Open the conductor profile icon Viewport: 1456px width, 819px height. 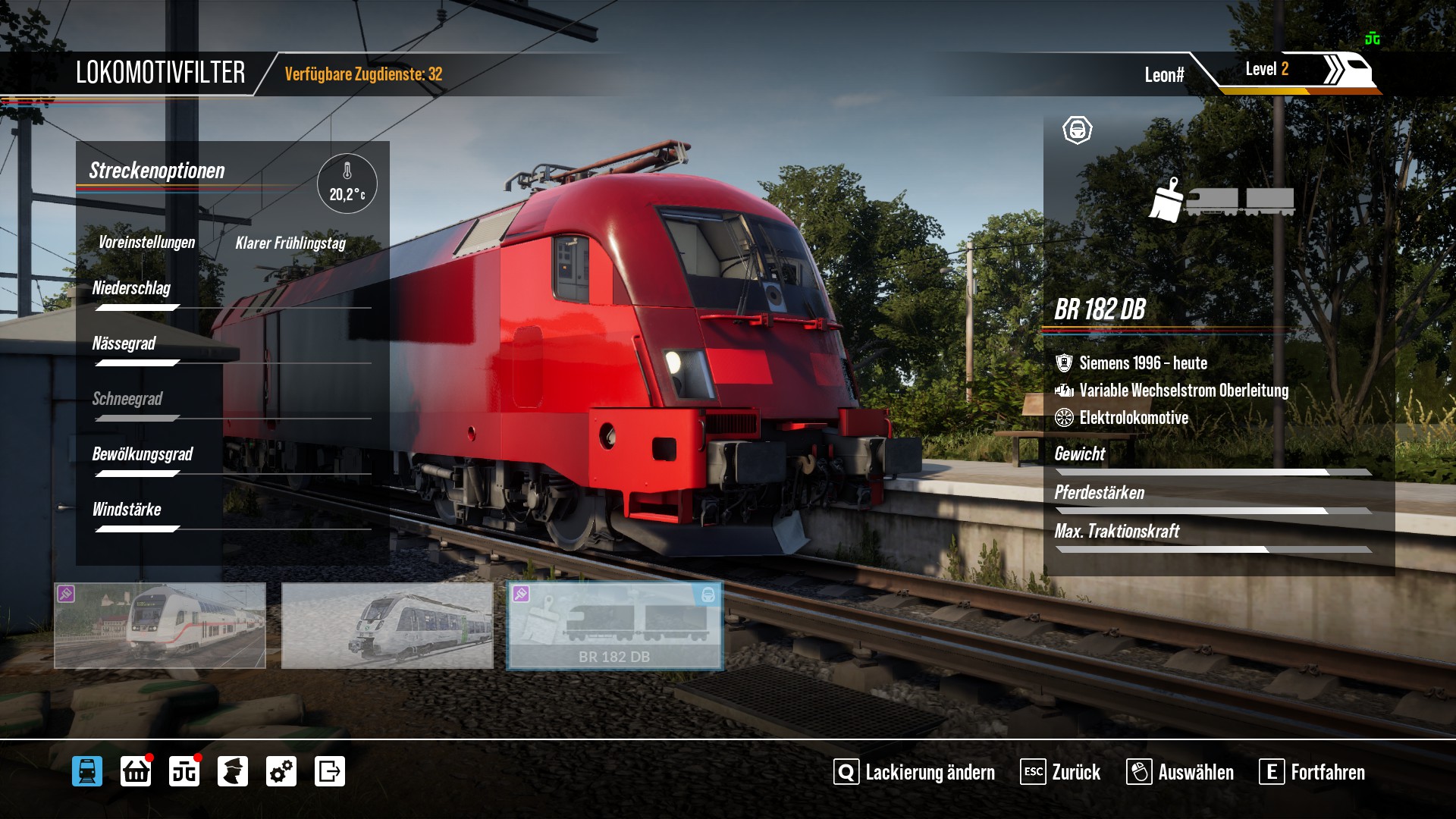tap(233, 771)
